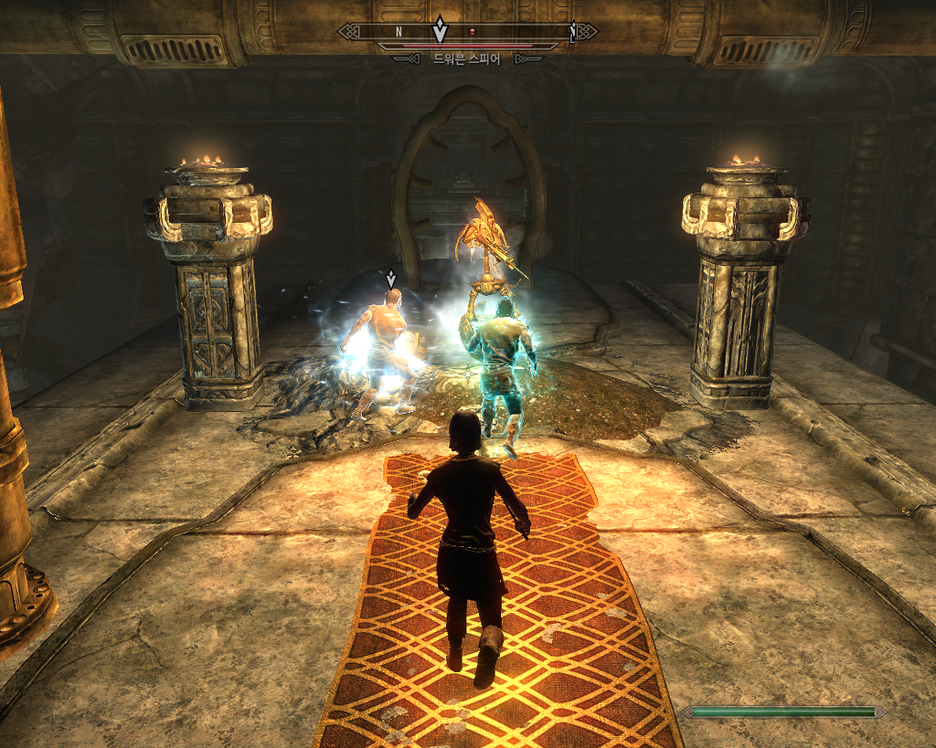
Task: Select the quest arrow marker on the compass
Action: tap(439, 30)
